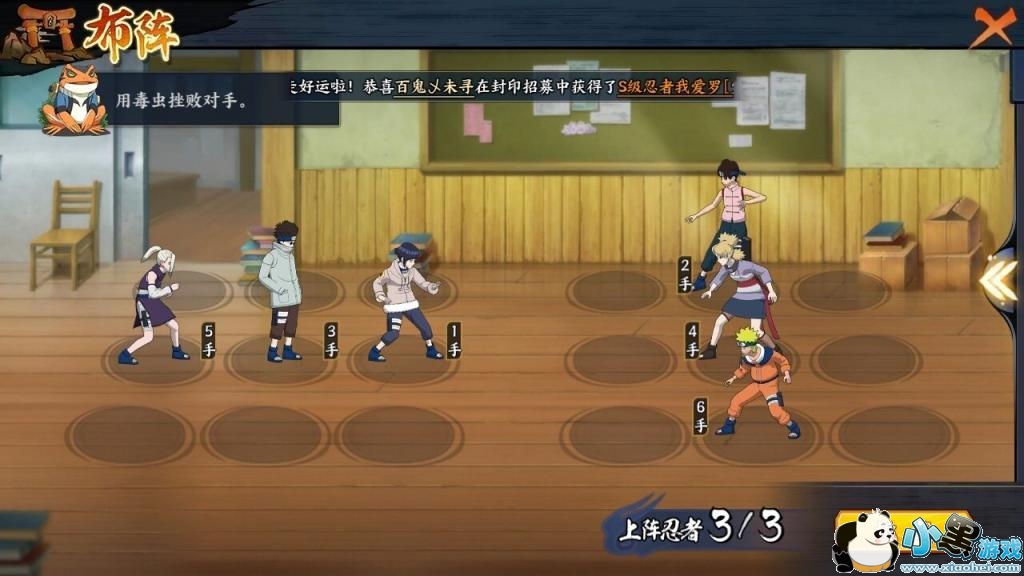
Task: Select Ino, the unit marked 5手
Action: point(155,305)
